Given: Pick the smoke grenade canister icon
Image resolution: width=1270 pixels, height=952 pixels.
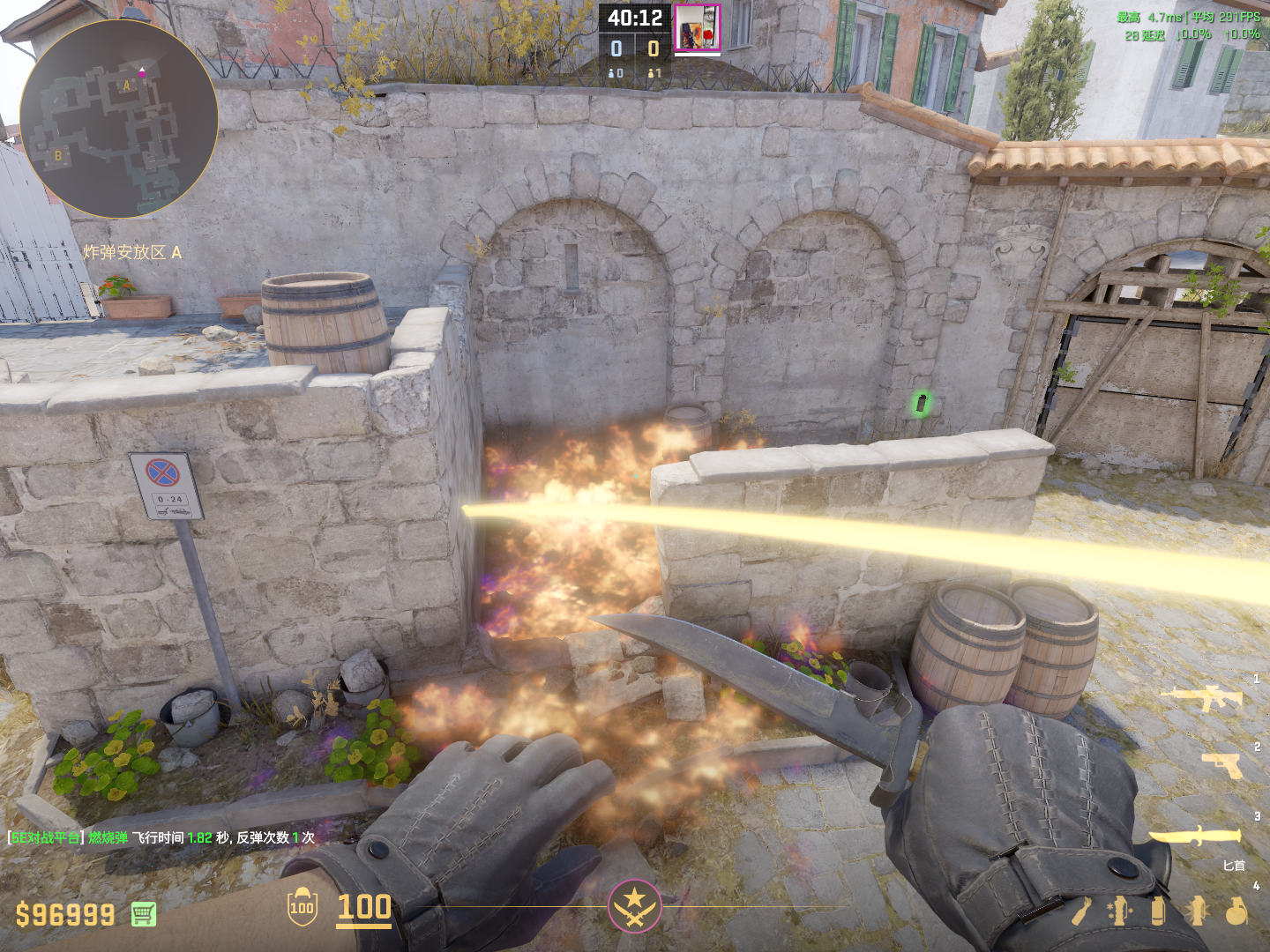Looking at the screenshot, I should (x=1158, y=911).
